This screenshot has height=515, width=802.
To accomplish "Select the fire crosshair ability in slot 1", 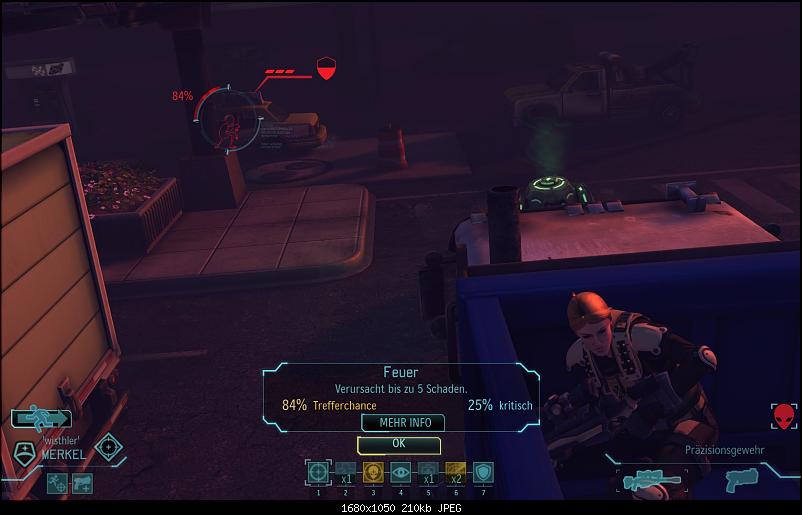I will pyautogui.click(x=318, y=472).
